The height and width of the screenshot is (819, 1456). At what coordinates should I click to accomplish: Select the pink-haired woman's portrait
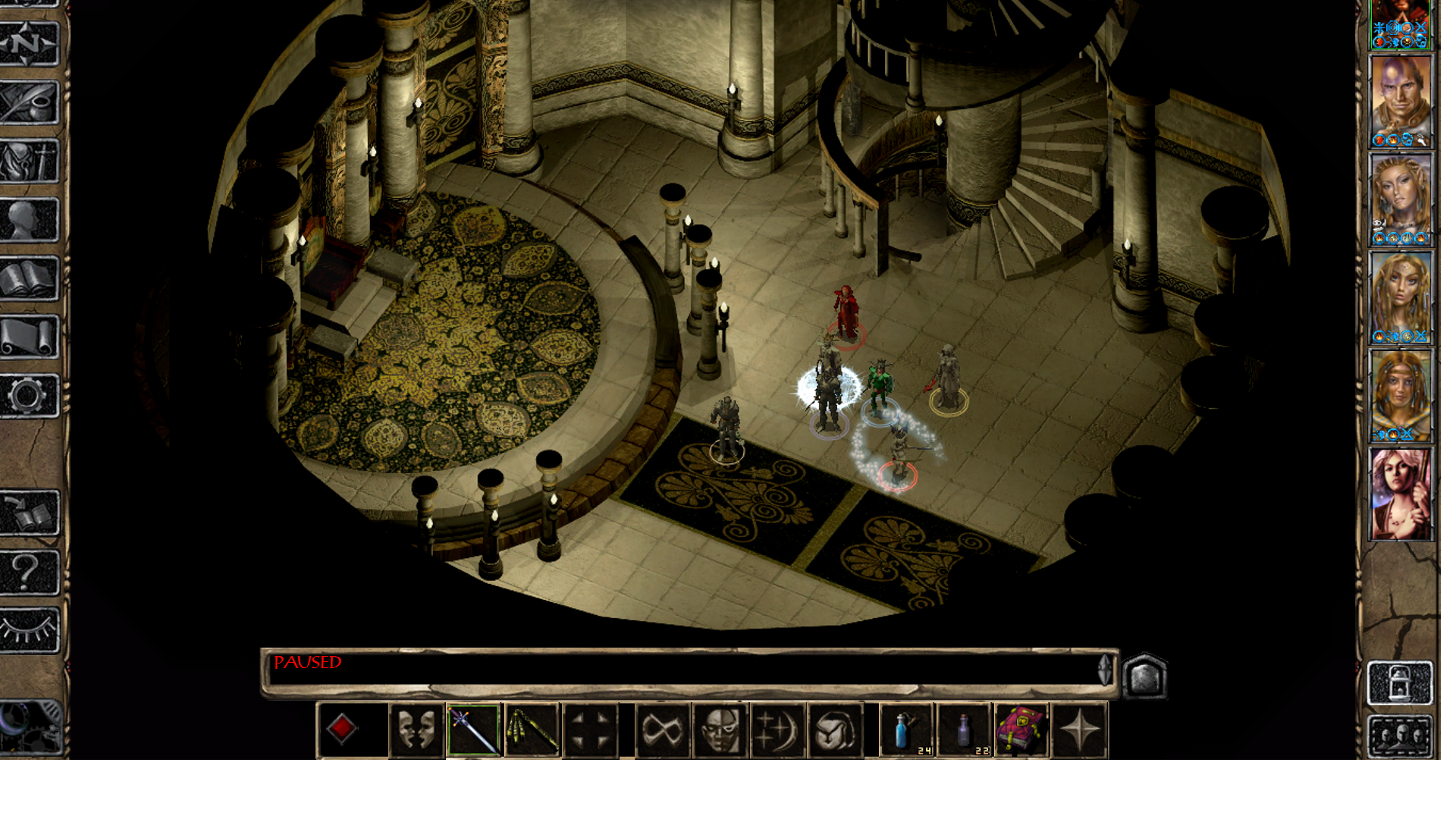point(1400,493)
